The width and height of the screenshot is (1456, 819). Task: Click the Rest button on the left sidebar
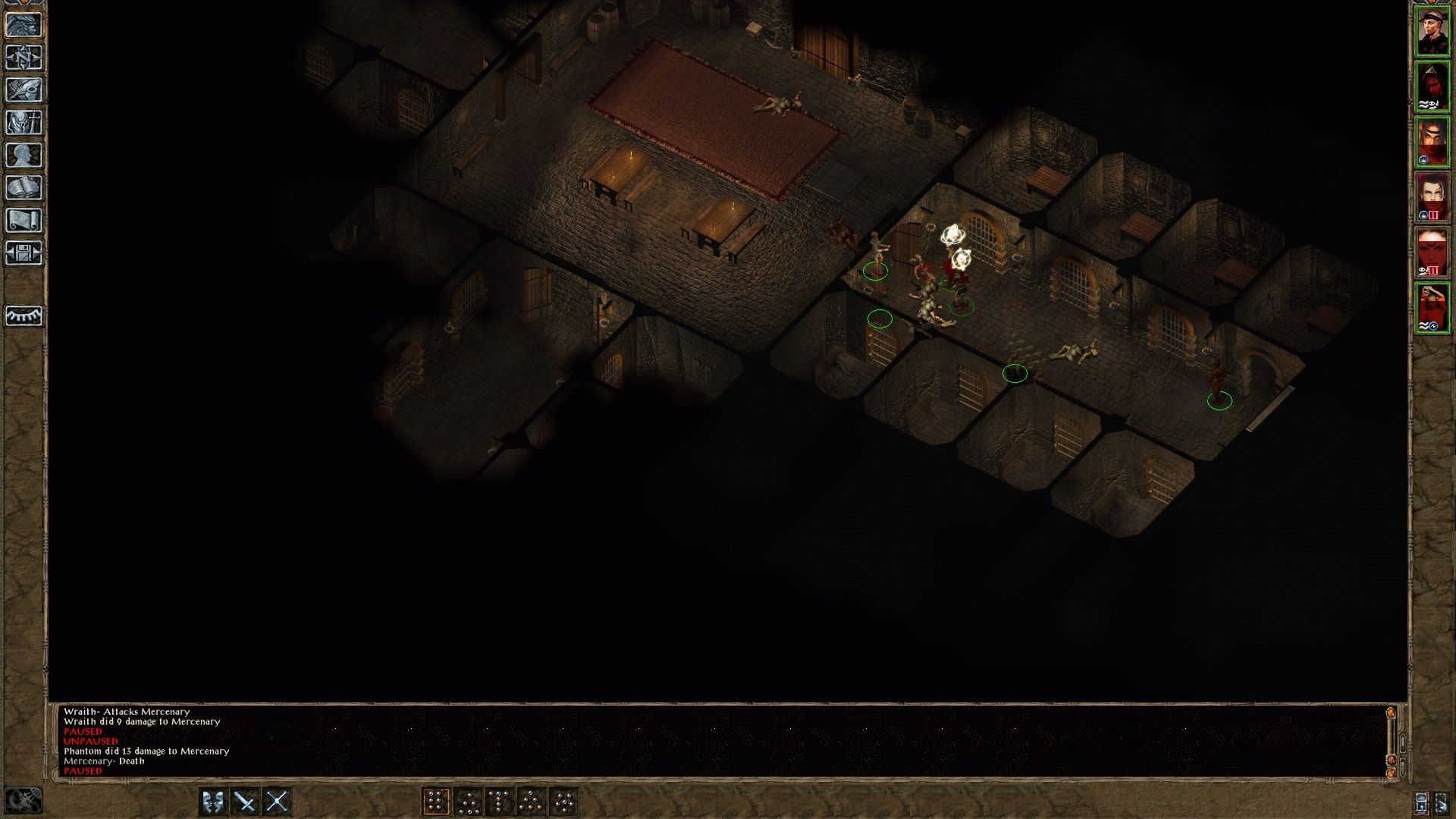point(24,315)
